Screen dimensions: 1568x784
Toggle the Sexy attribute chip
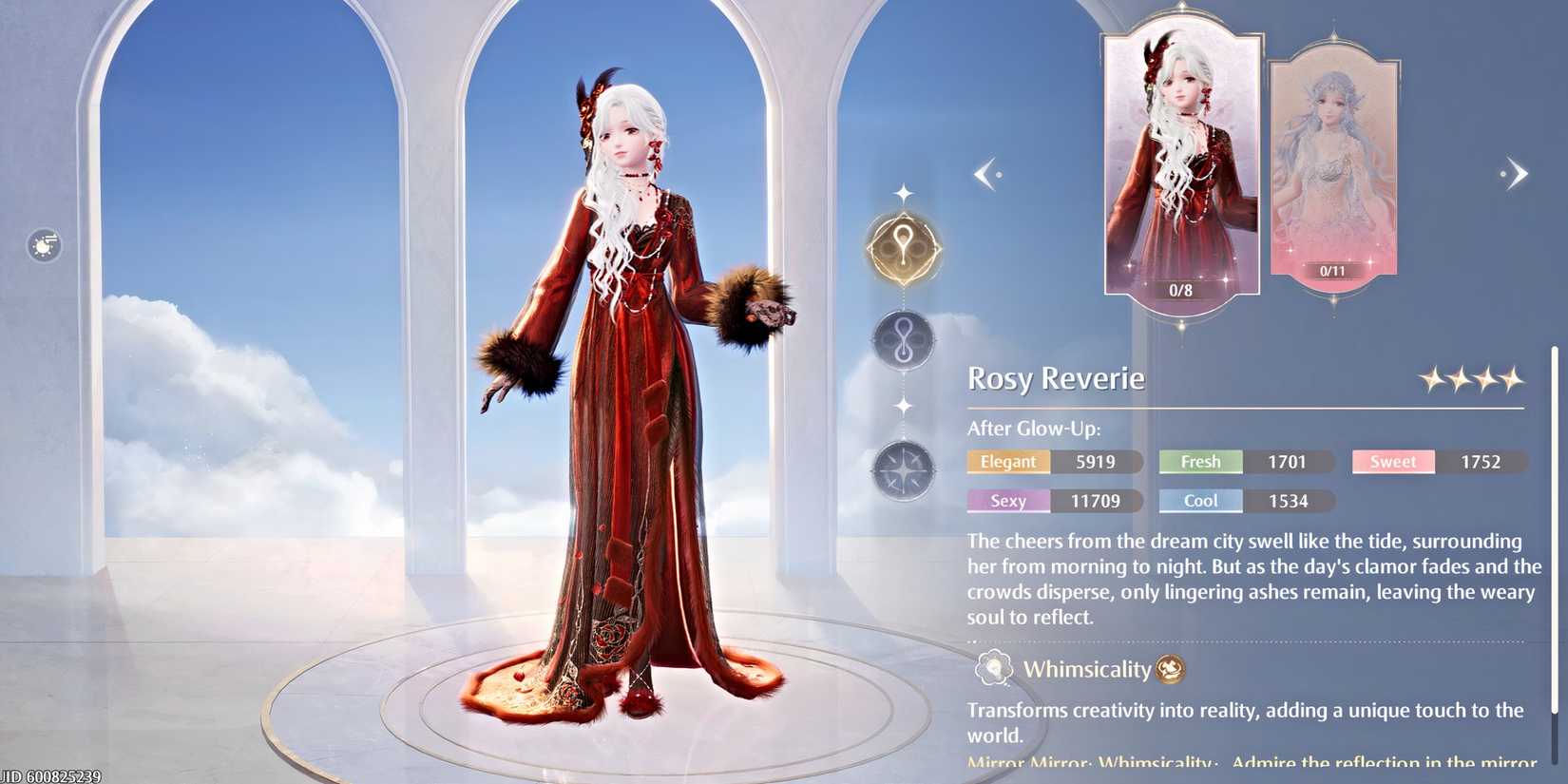pyautogui.click(x=1007, y=501)
